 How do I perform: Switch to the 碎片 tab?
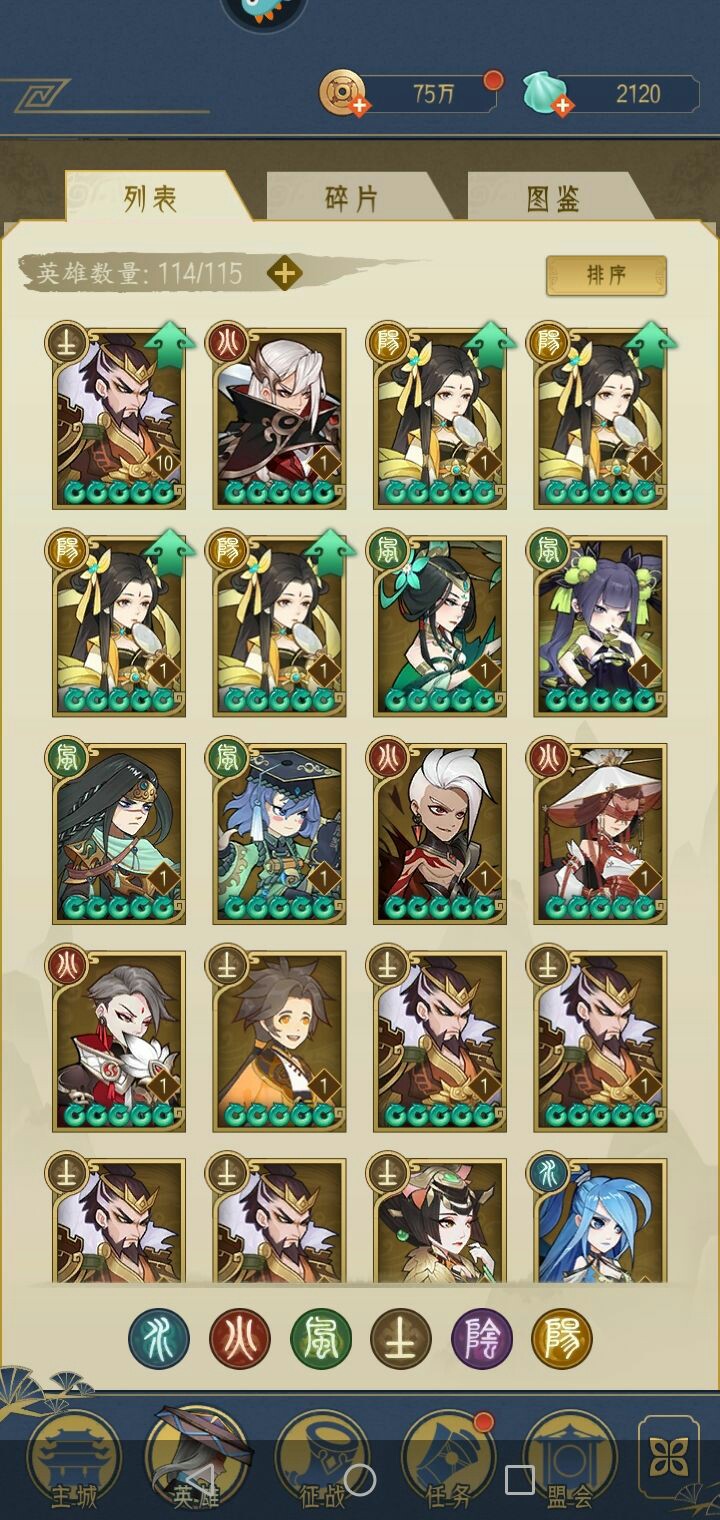(352, 198)
